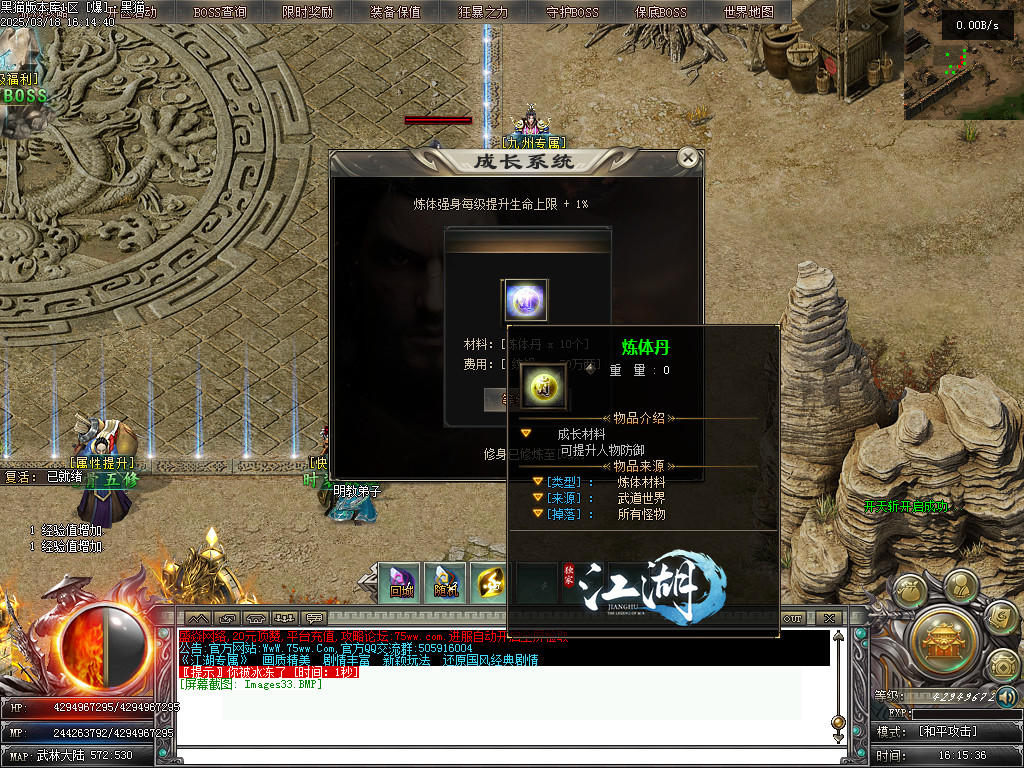Close the chat panel with X button
This screenshot has width=1024, height=768.
pyautogui.click(x=829, y=618)
